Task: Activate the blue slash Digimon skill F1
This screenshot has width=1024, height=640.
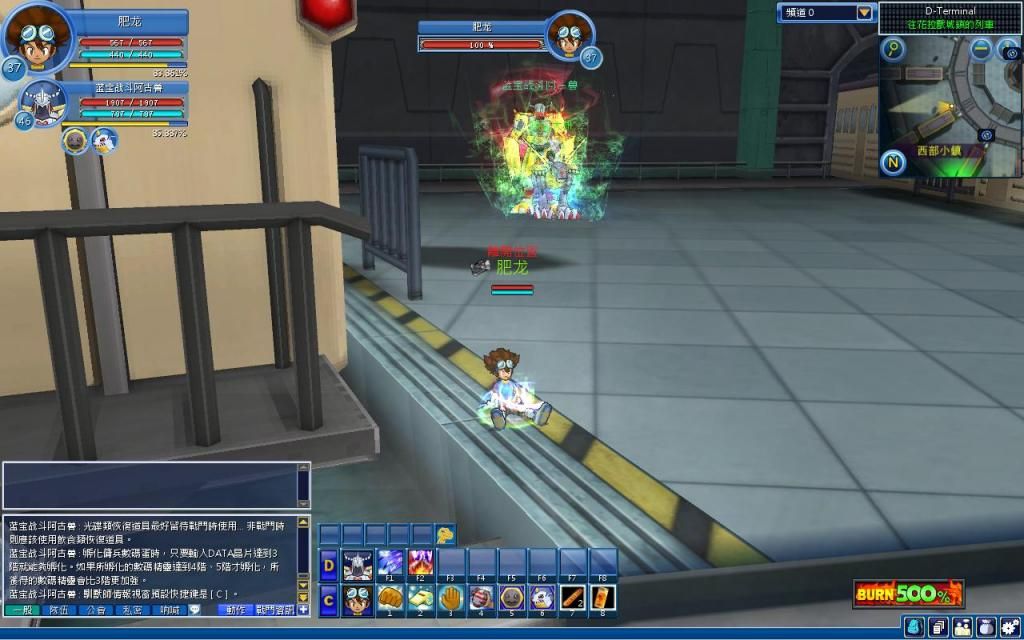Action: [389, 563]
